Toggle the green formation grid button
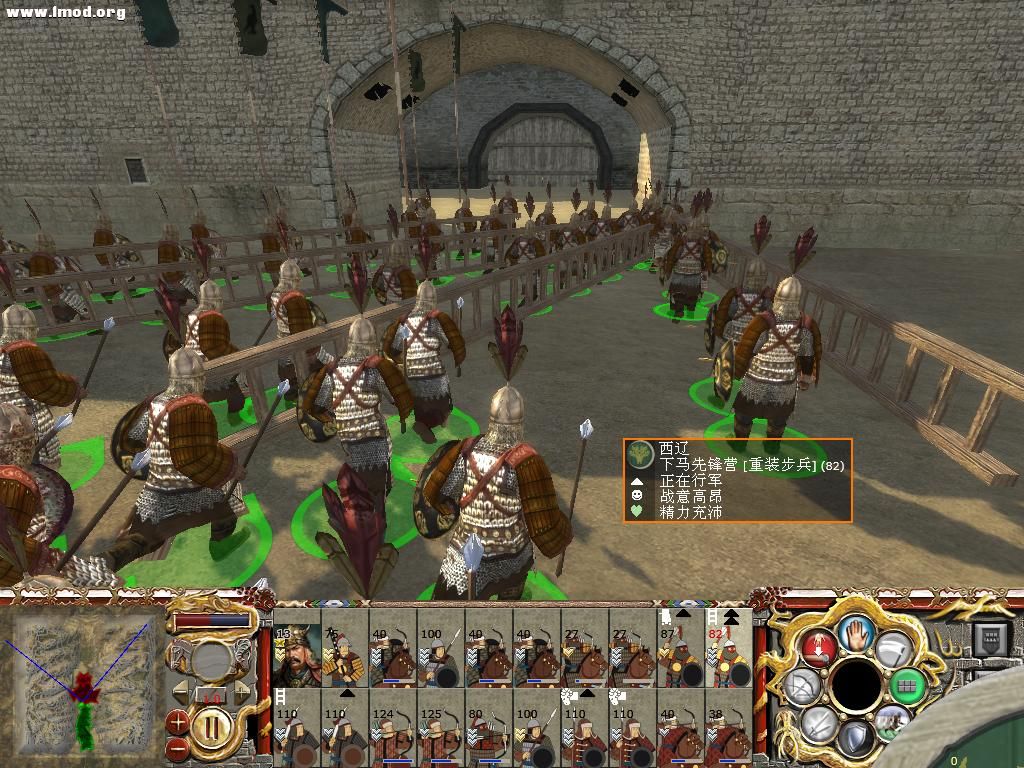This screenshot has width=1024, height=768. 909,686
